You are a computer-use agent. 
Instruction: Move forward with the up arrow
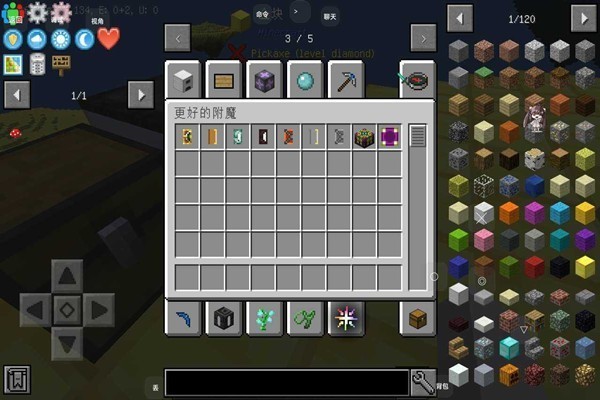[67, 275]
